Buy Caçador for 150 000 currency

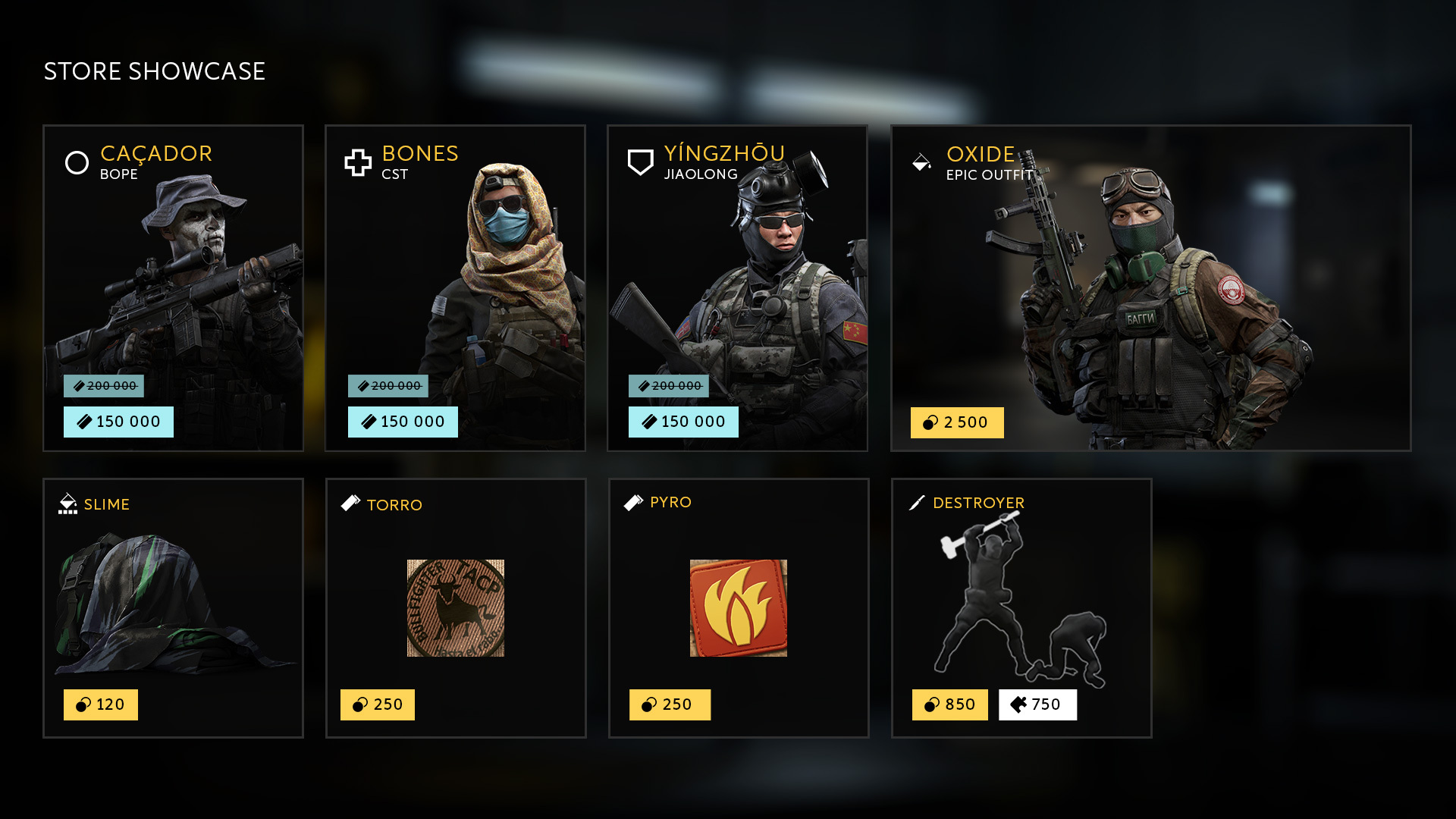118,422
